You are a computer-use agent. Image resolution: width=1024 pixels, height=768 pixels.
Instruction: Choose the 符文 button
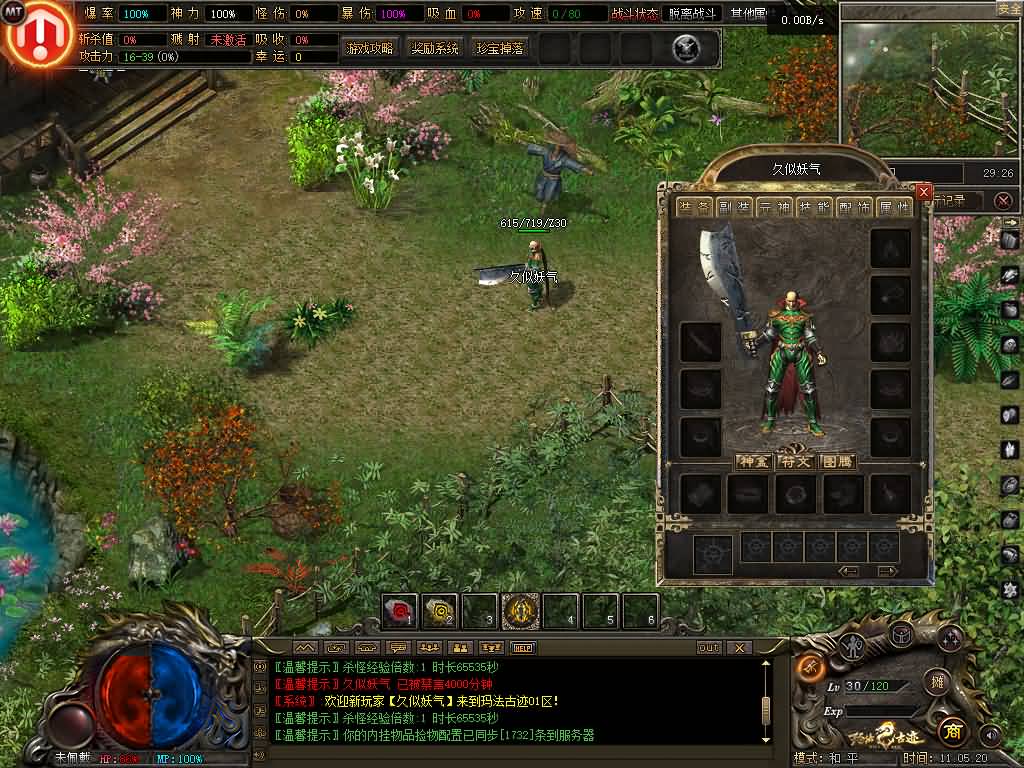point(795,462)
